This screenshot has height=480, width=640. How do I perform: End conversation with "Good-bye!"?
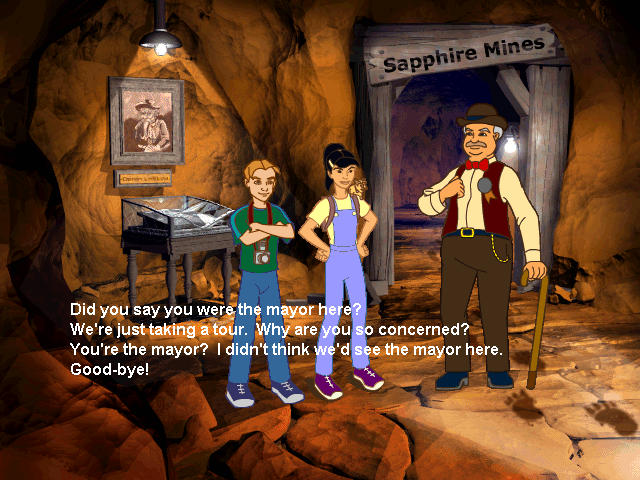111,368
